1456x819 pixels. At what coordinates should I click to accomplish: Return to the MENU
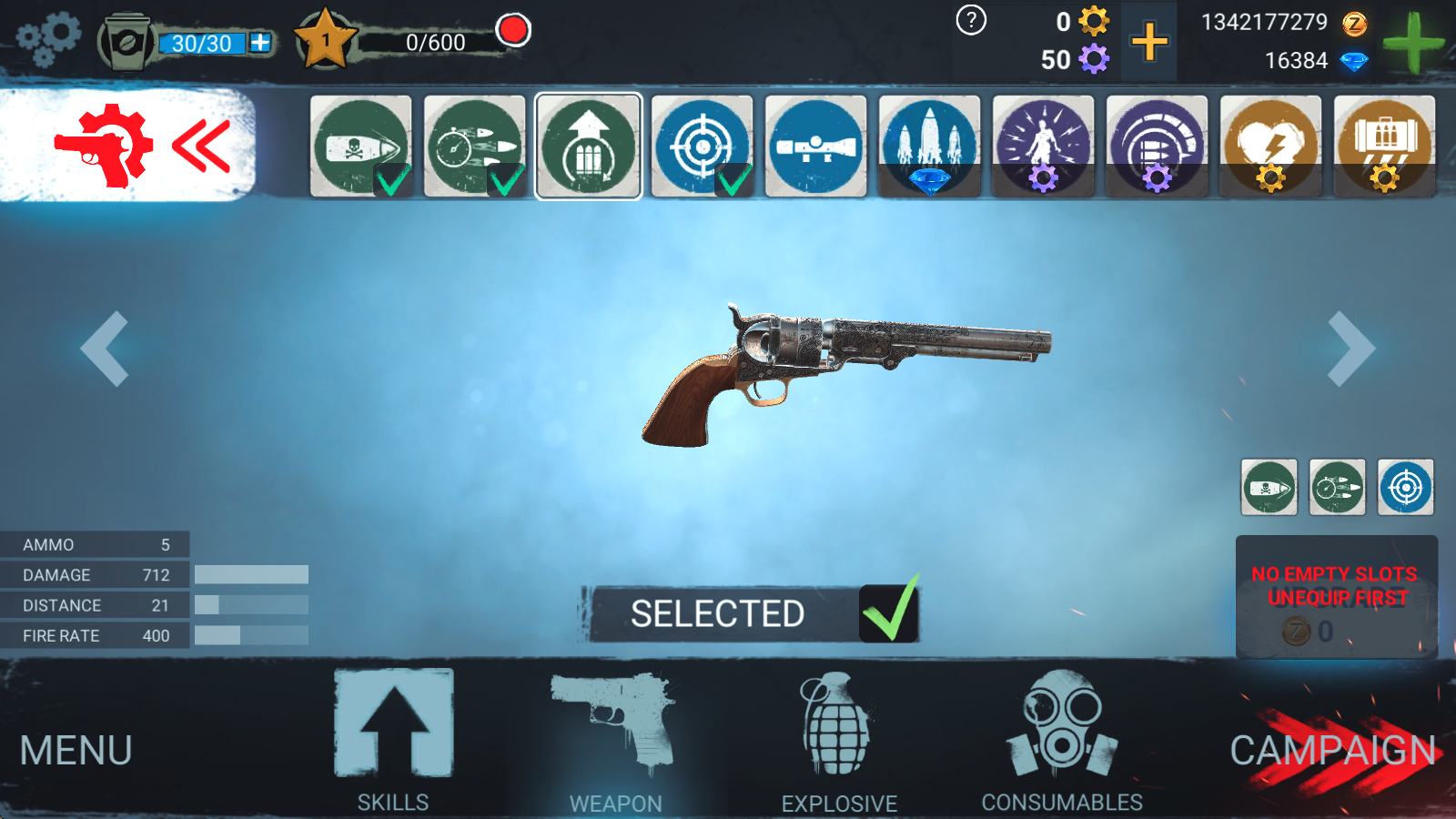coord(76,751)
